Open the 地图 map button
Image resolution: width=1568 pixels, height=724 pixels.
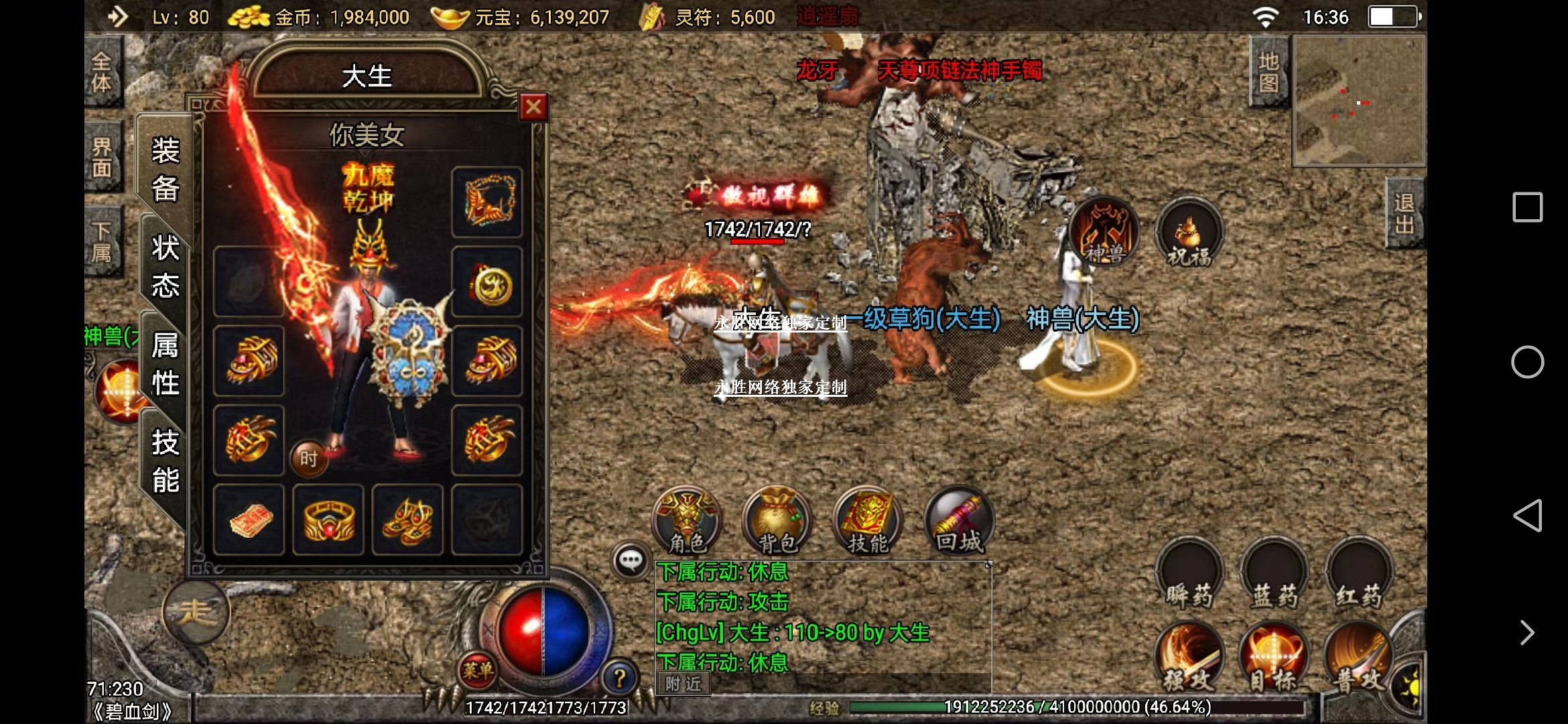click(x=1268, y=72)
